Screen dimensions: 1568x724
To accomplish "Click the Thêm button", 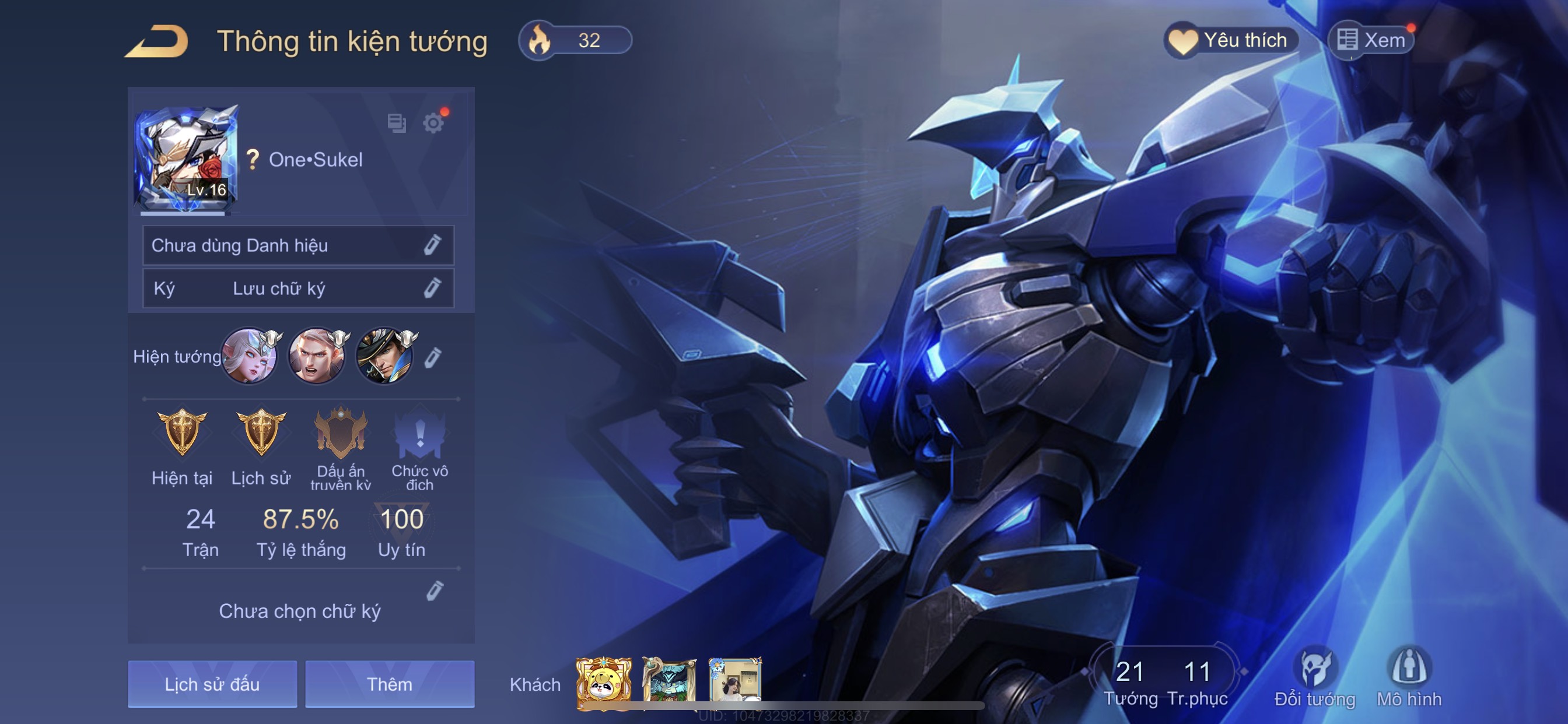I will (390, 684).
